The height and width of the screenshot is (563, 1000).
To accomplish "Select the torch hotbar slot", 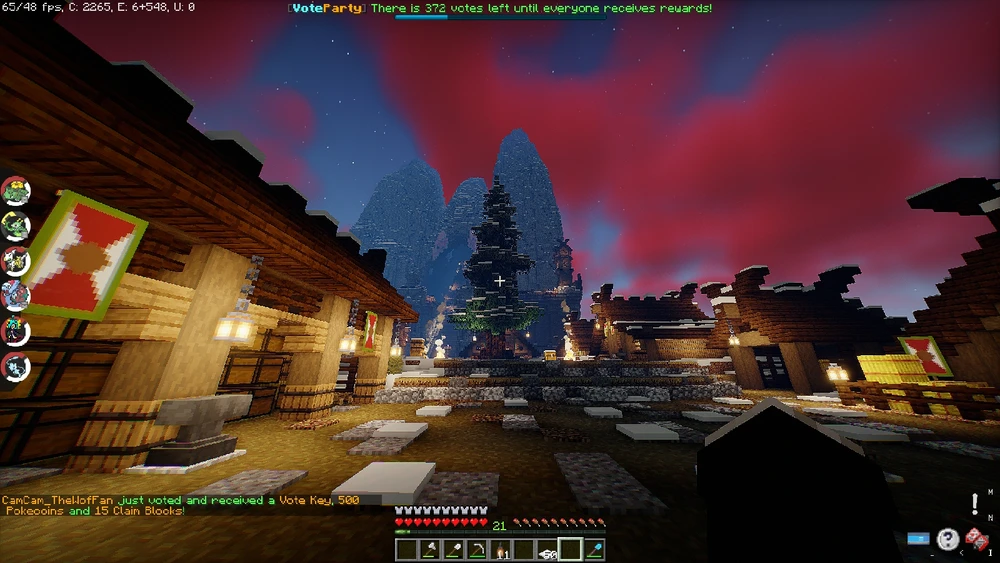I will [500, 549].
